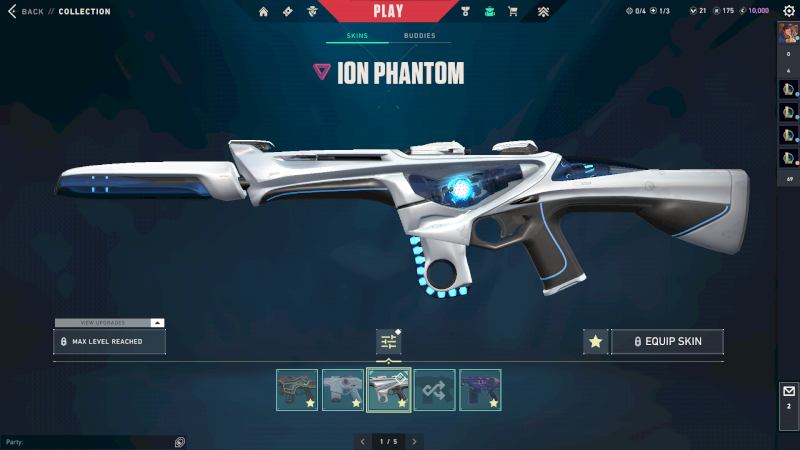The image size is (800, 450).
Task: Open the skin filter sliders button
Action: coord(389,342)
